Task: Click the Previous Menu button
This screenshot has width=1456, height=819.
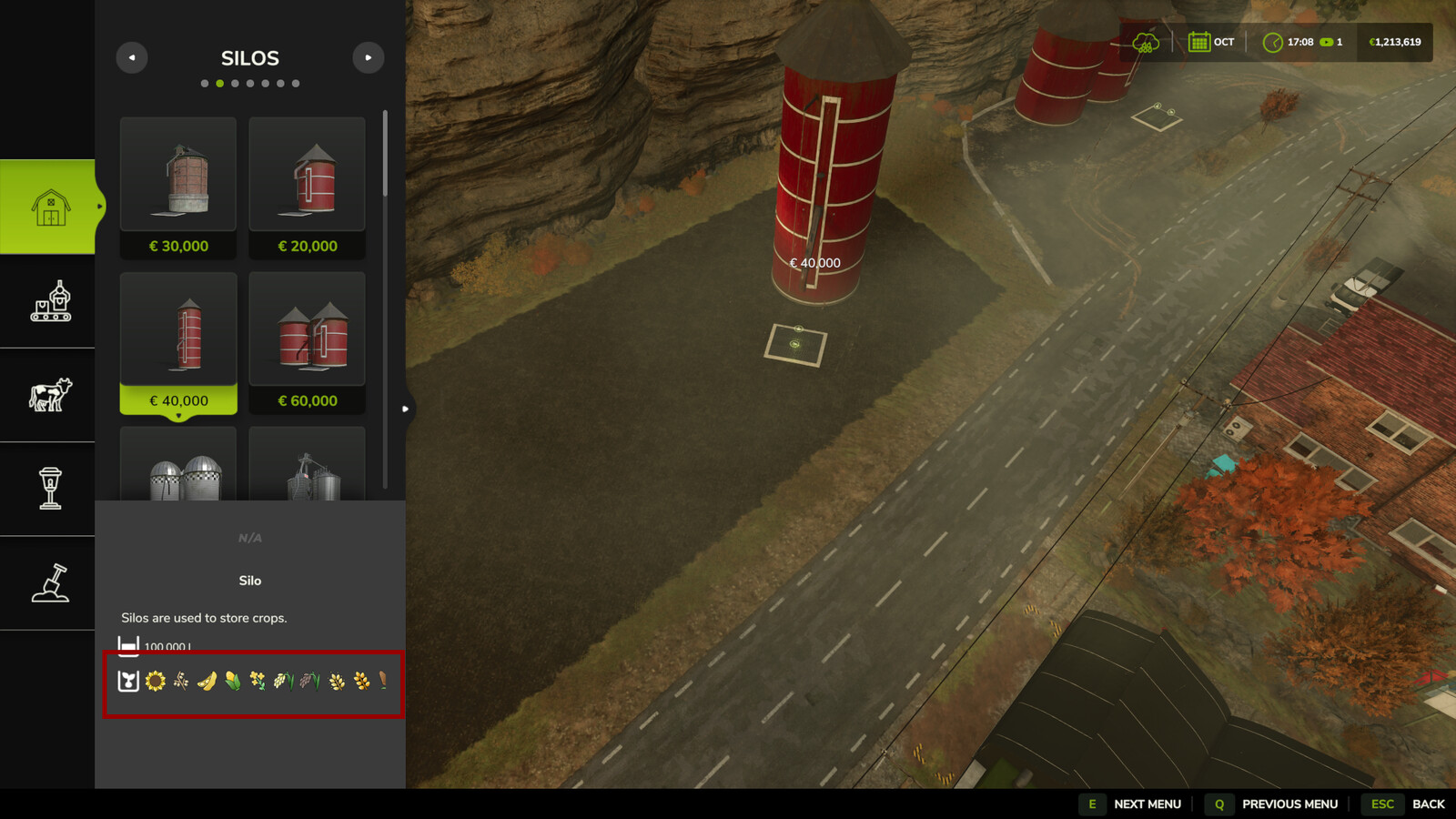Action: coord(1273,804)
